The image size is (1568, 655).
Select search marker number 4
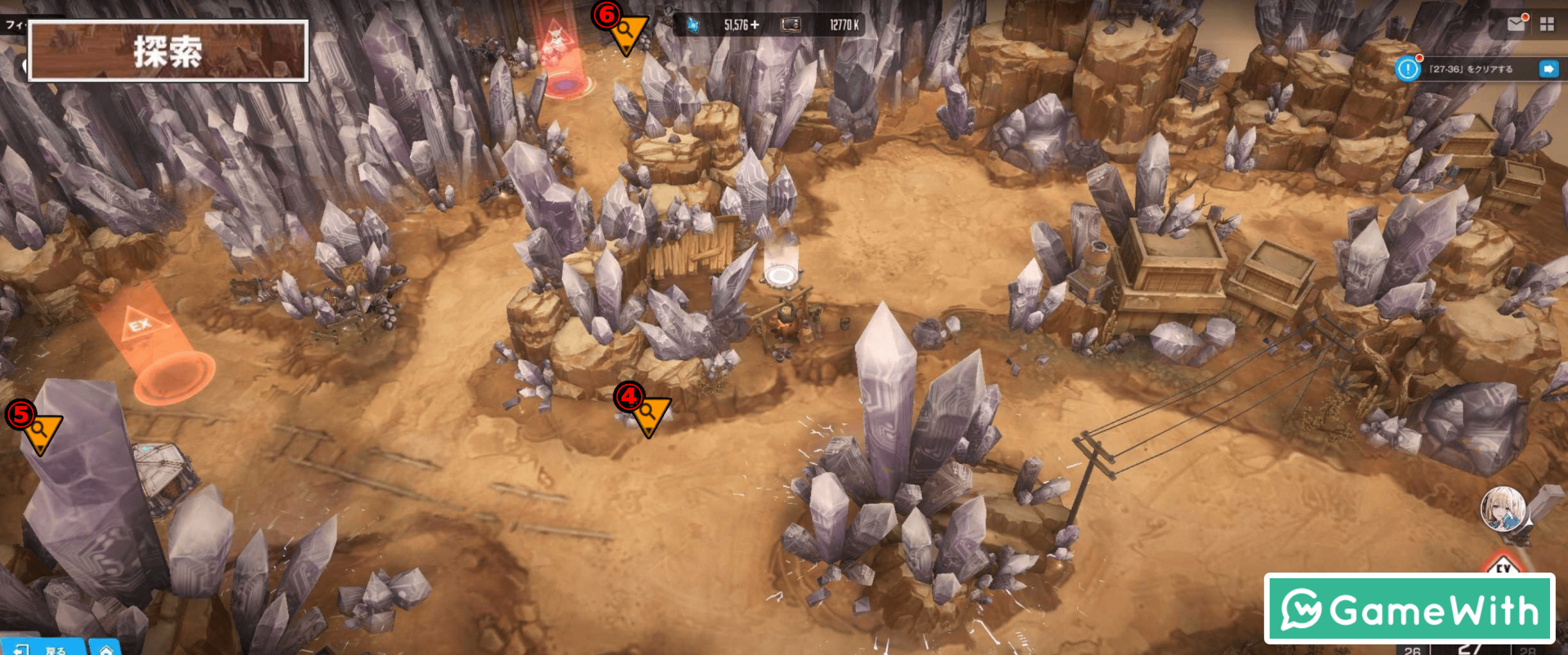pos(648,414)
